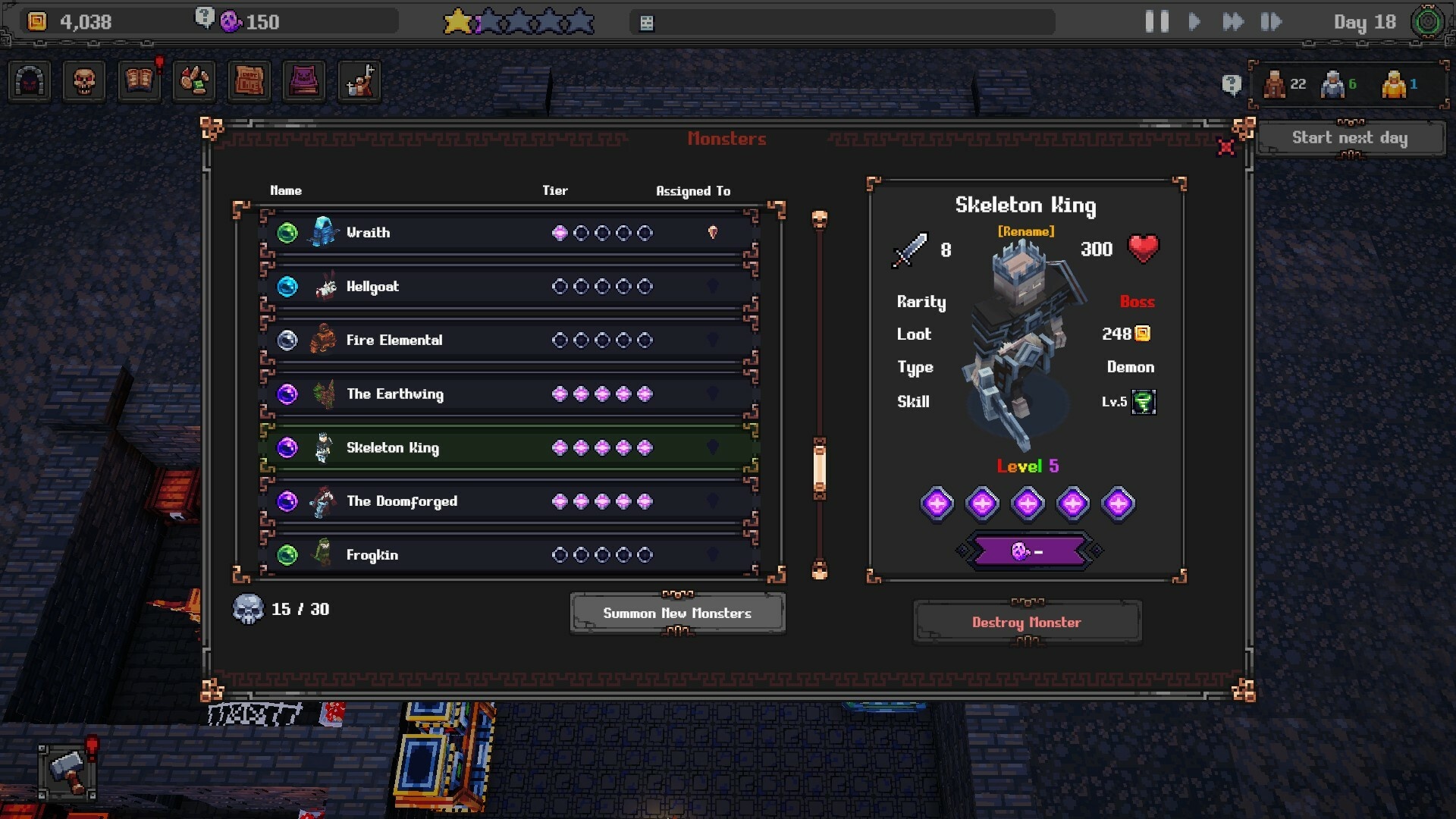
Task: Pause the game speed
Action: pos(1156,22)
